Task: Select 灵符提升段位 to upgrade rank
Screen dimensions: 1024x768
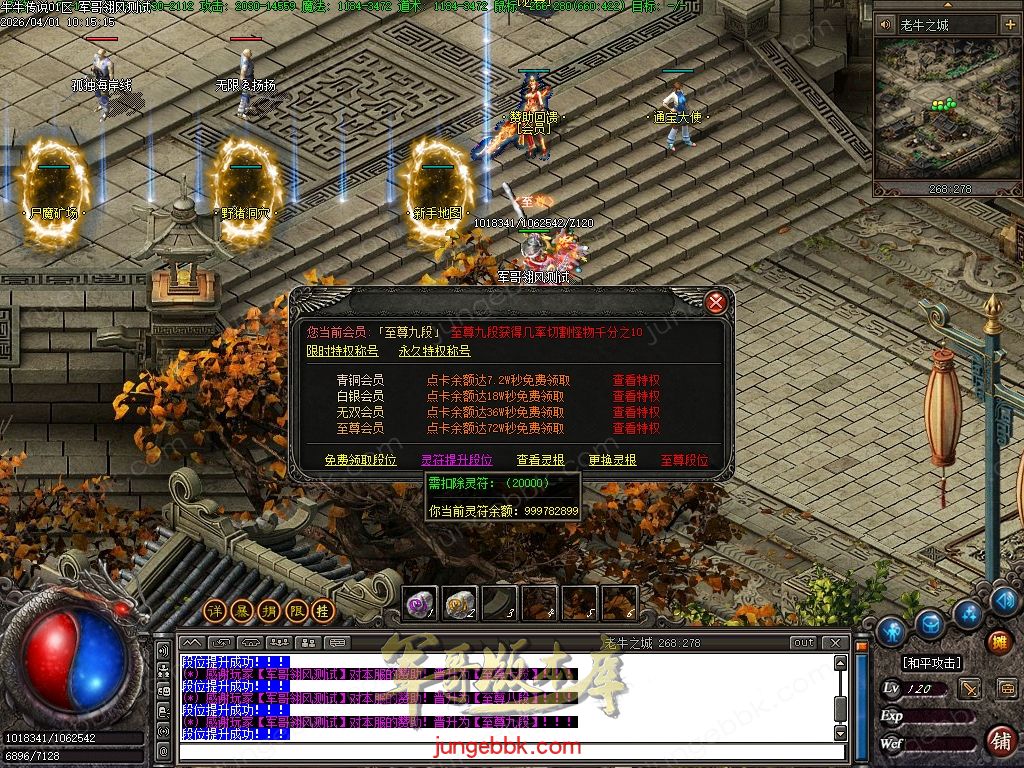Action: [456, 460]
